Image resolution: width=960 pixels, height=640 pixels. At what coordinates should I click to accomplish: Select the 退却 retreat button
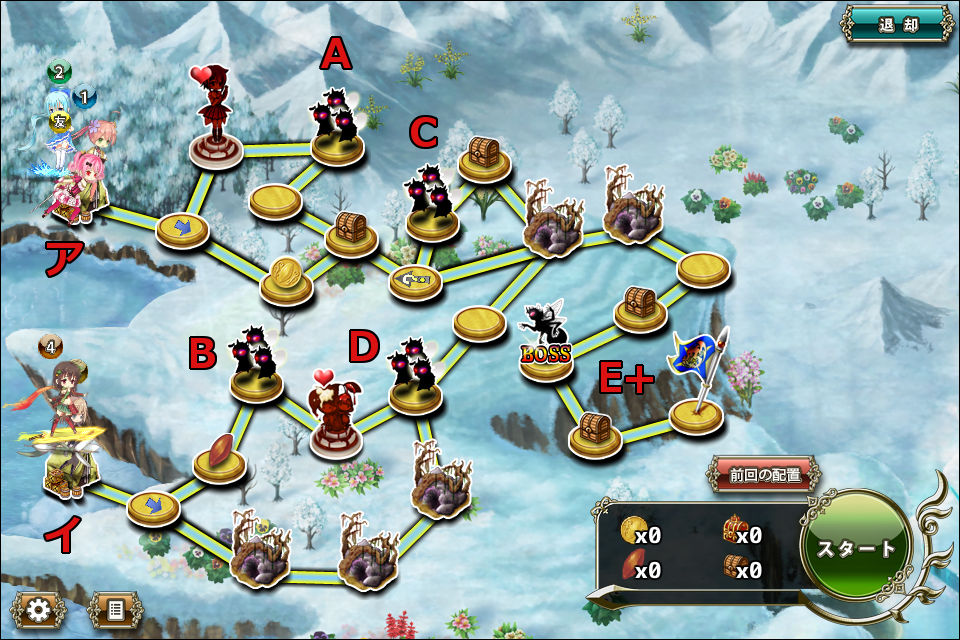pos(896,26)
